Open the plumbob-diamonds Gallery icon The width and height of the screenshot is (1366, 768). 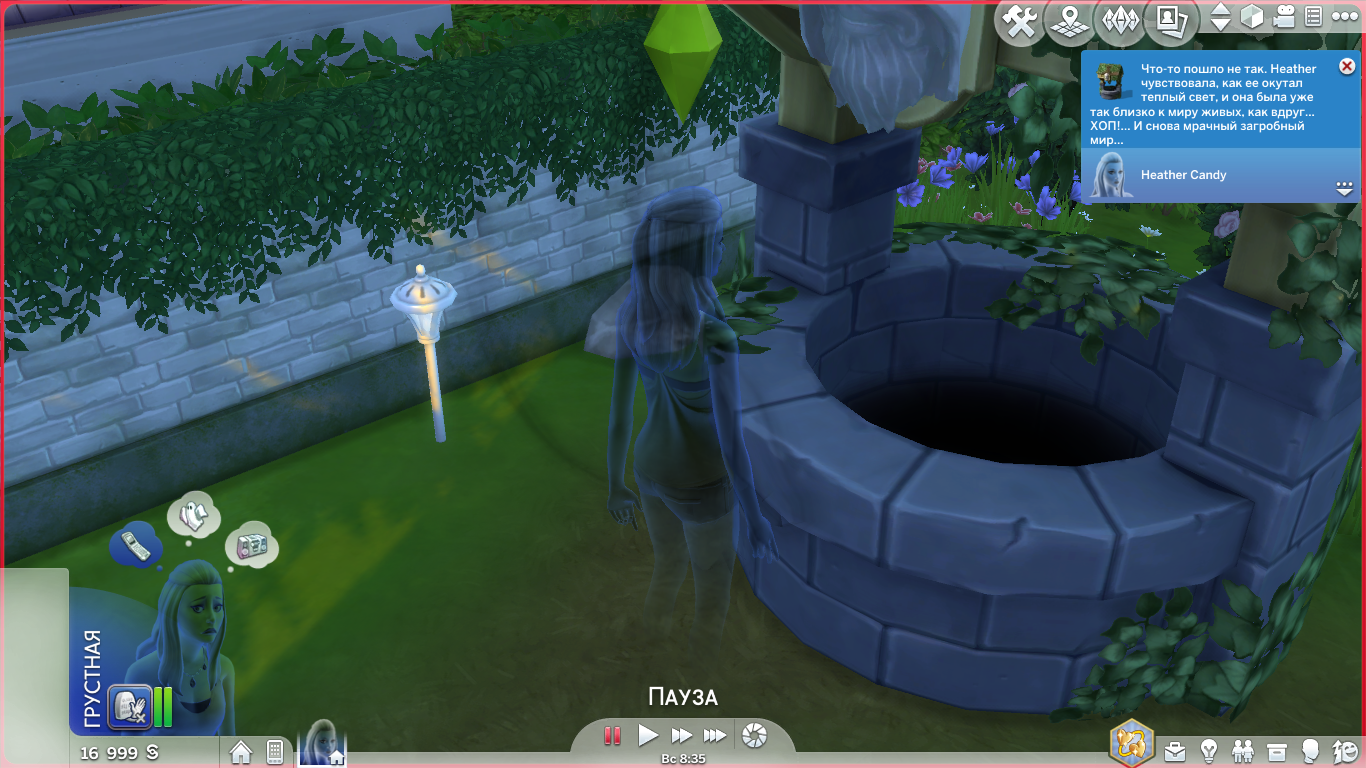click(x=1120, y=22)
